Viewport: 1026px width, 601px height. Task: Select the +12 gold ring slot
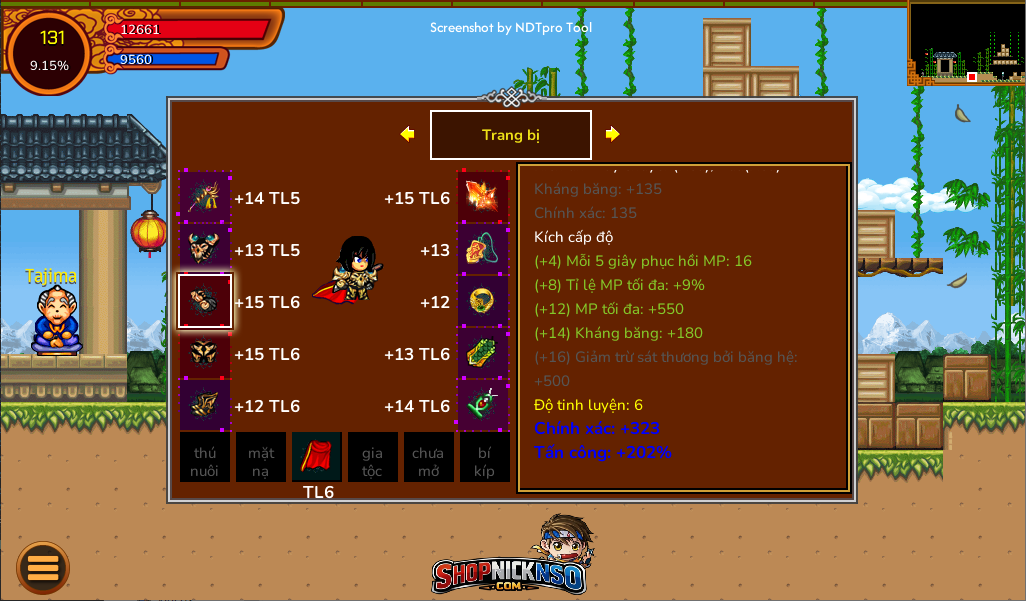[x=483, y=301]
